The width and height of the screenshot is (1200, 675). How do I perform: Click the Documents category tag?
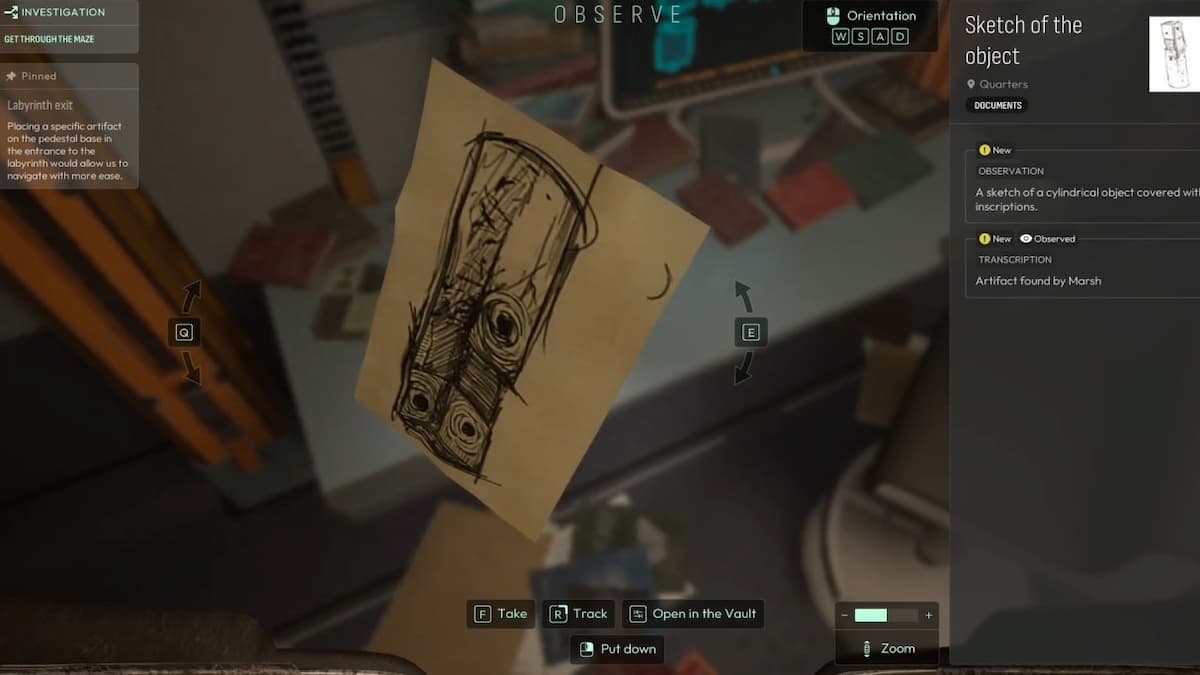click(x=998, y=105)
